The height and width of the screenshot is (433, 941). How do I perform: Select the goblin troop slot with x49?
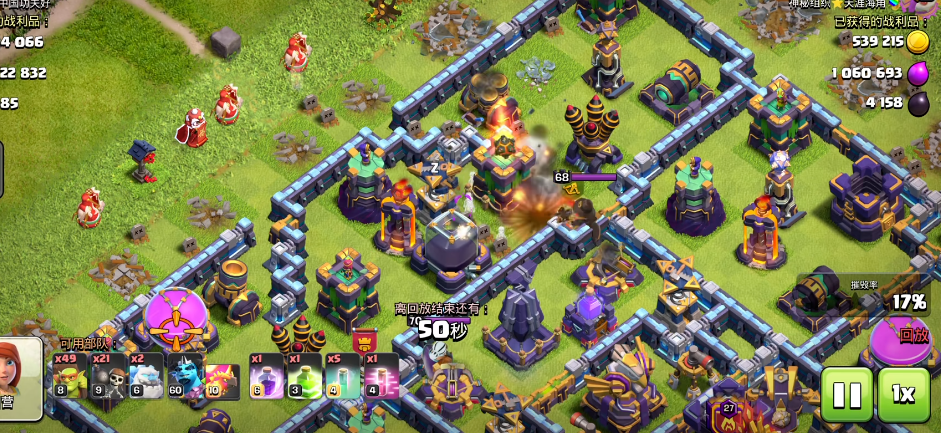(69, 376)
